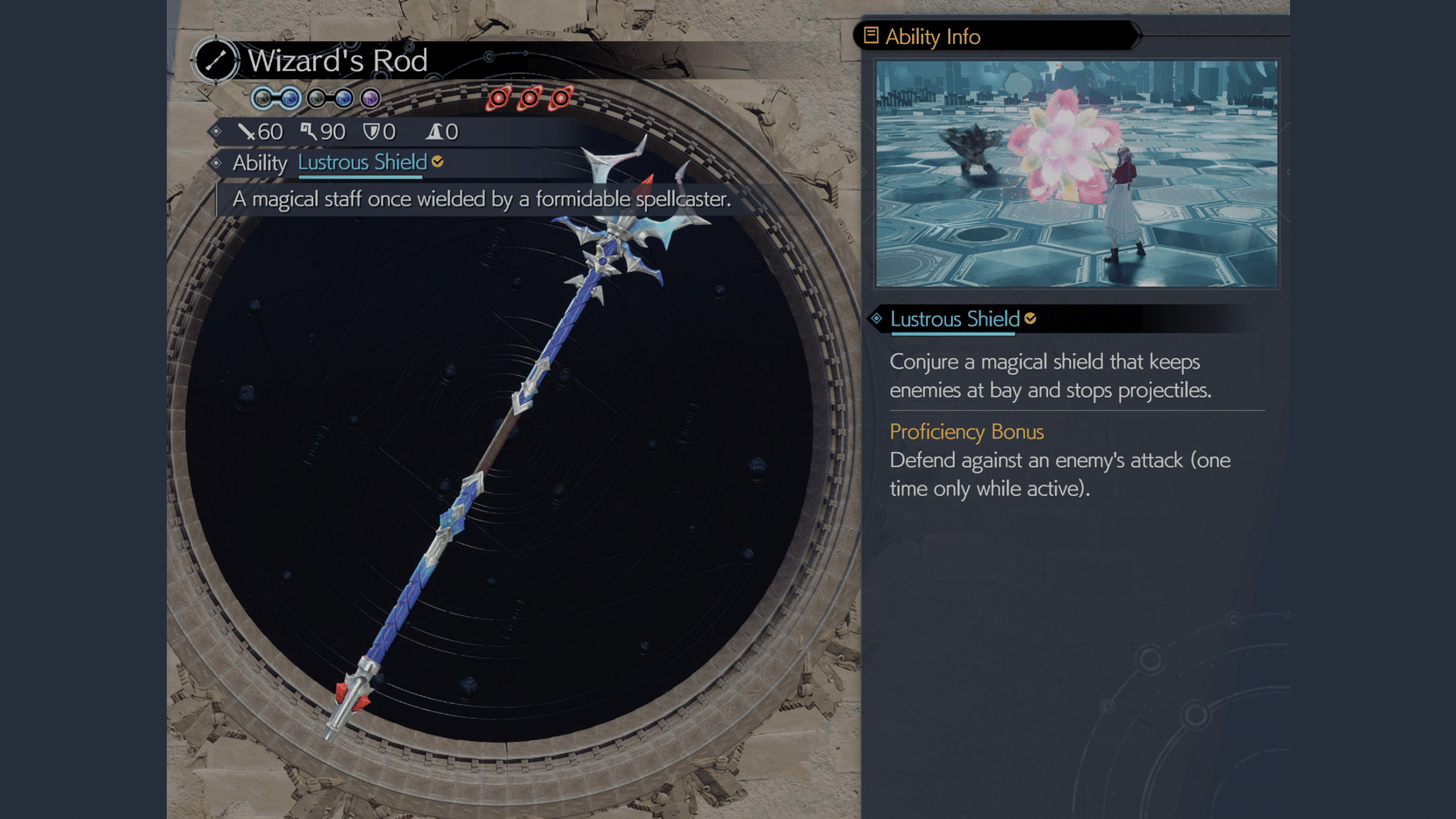The height and width of the screenshot is (819, 1456).
Task: Select the Proficiency Bonus section header
Action: tap(966, 432)
